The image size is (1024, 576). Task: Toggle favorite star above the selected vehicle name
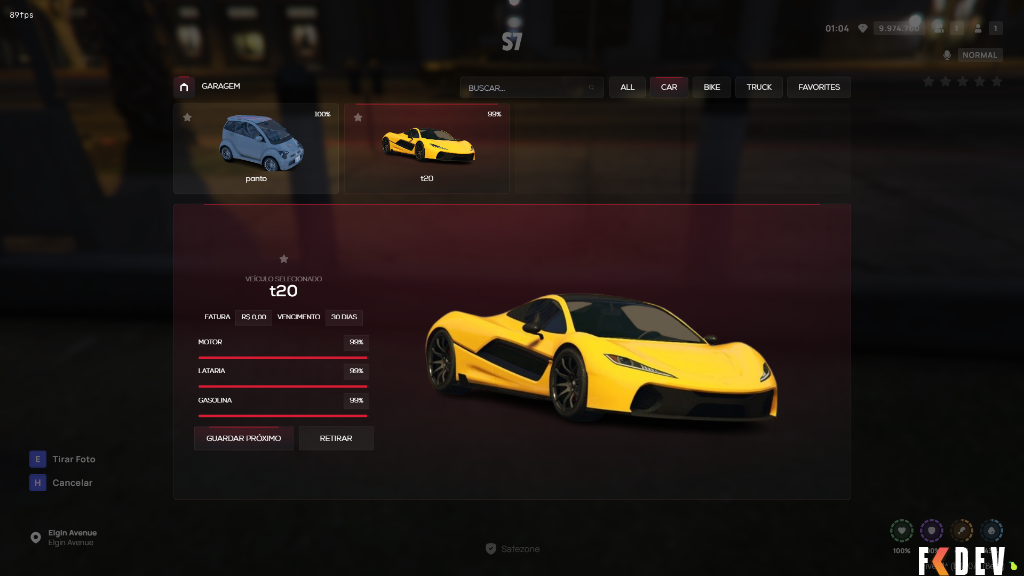coord(284,259)
